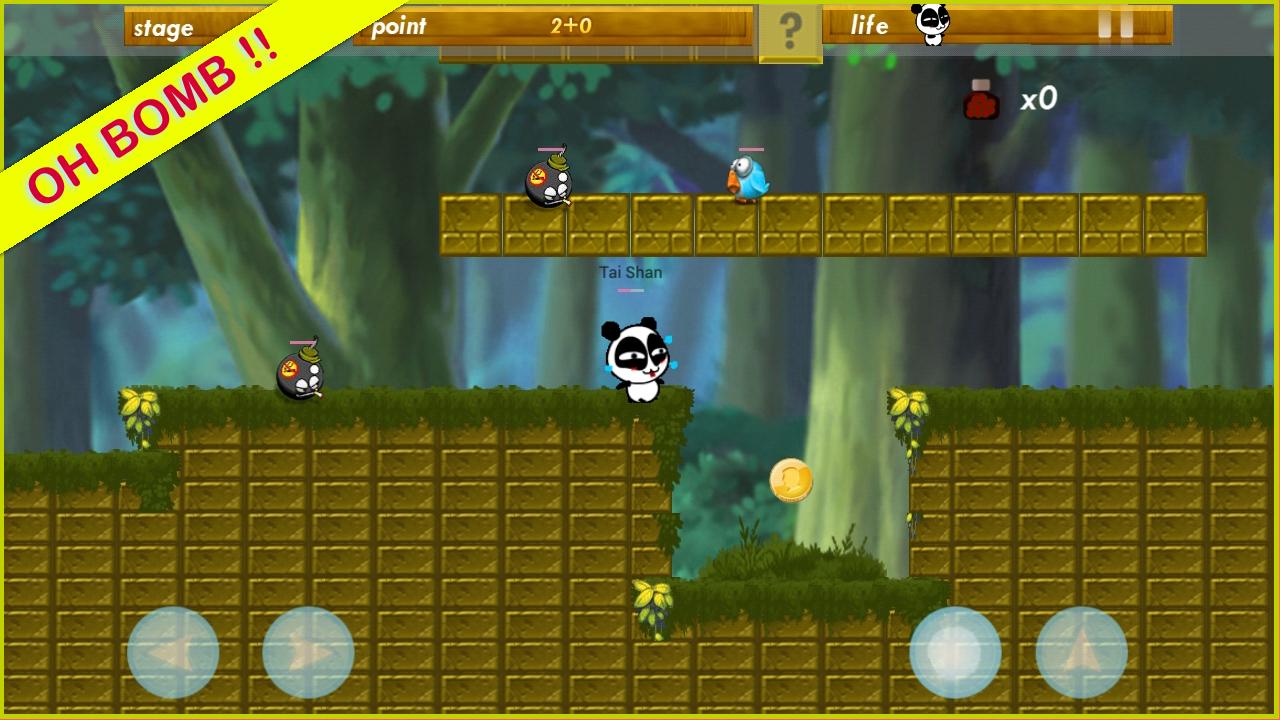Viewport: 1280px width, 720px height.
Task: Tap the bomb enemy on the left ledge
Action: (x=300, y=375)
